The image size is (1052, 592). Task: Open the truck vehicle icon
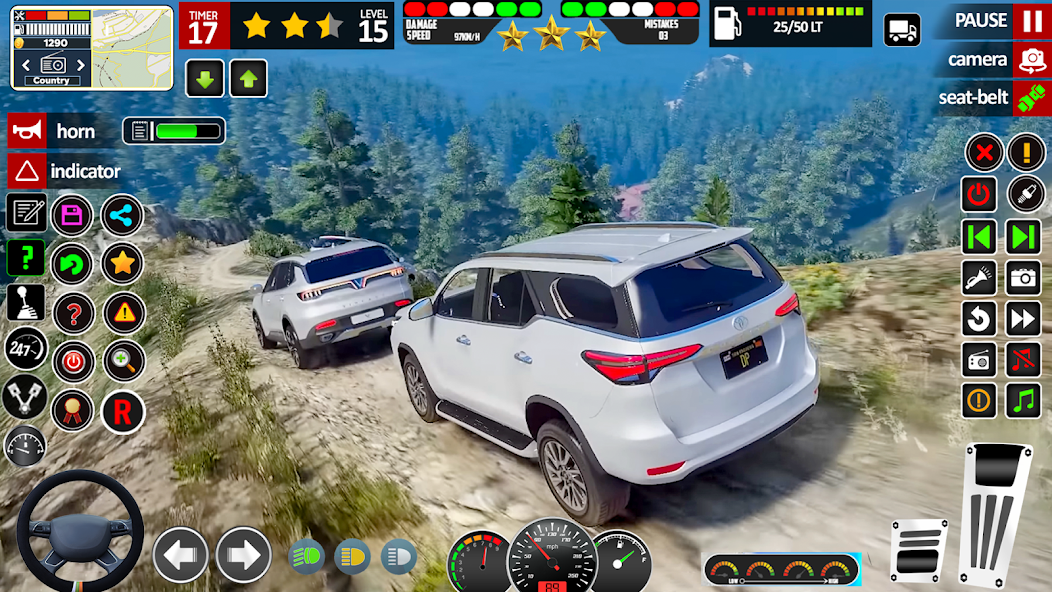(x=902, y=30)
